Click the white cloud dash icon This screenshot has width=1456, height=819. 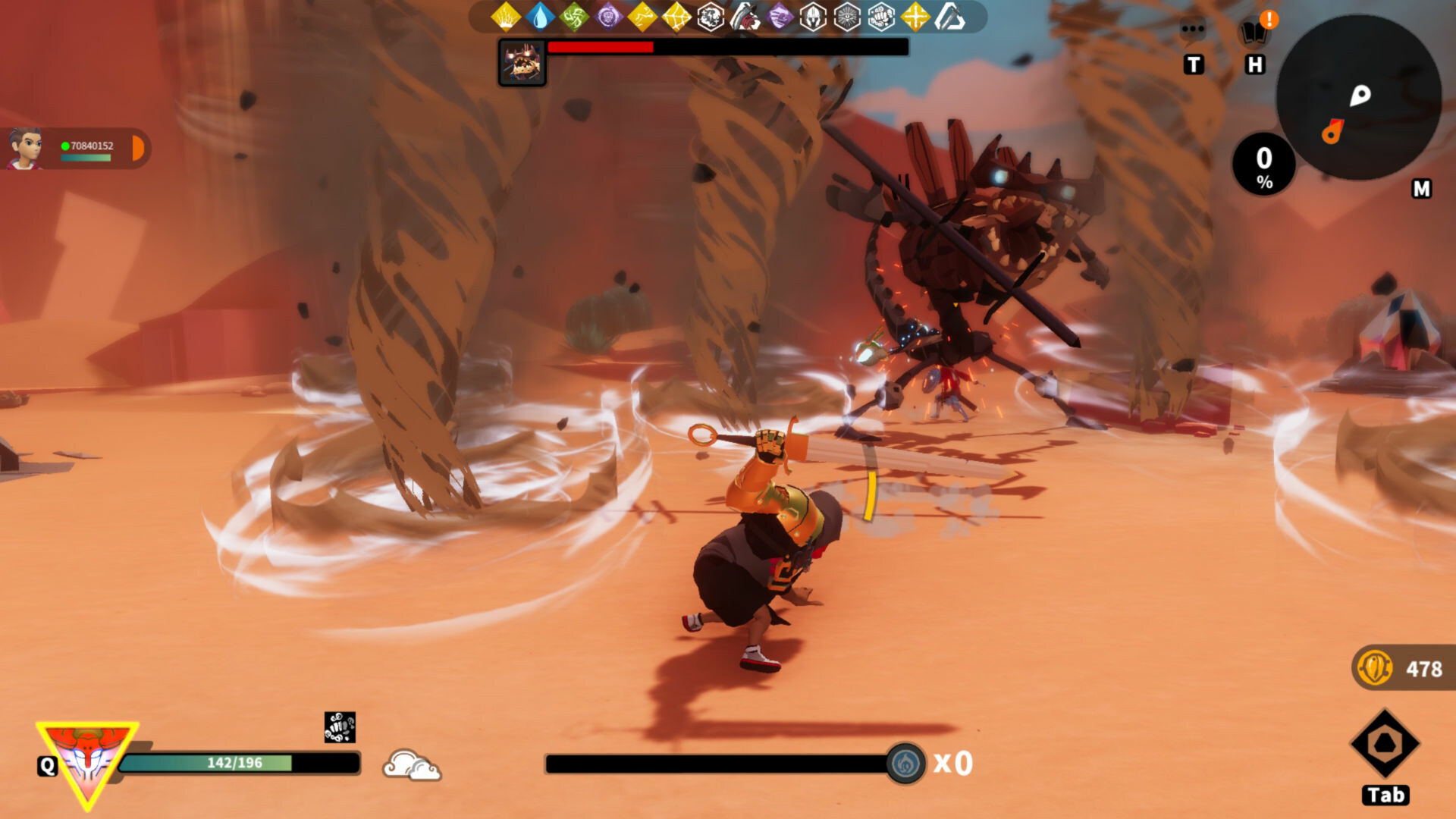(412, 764)
